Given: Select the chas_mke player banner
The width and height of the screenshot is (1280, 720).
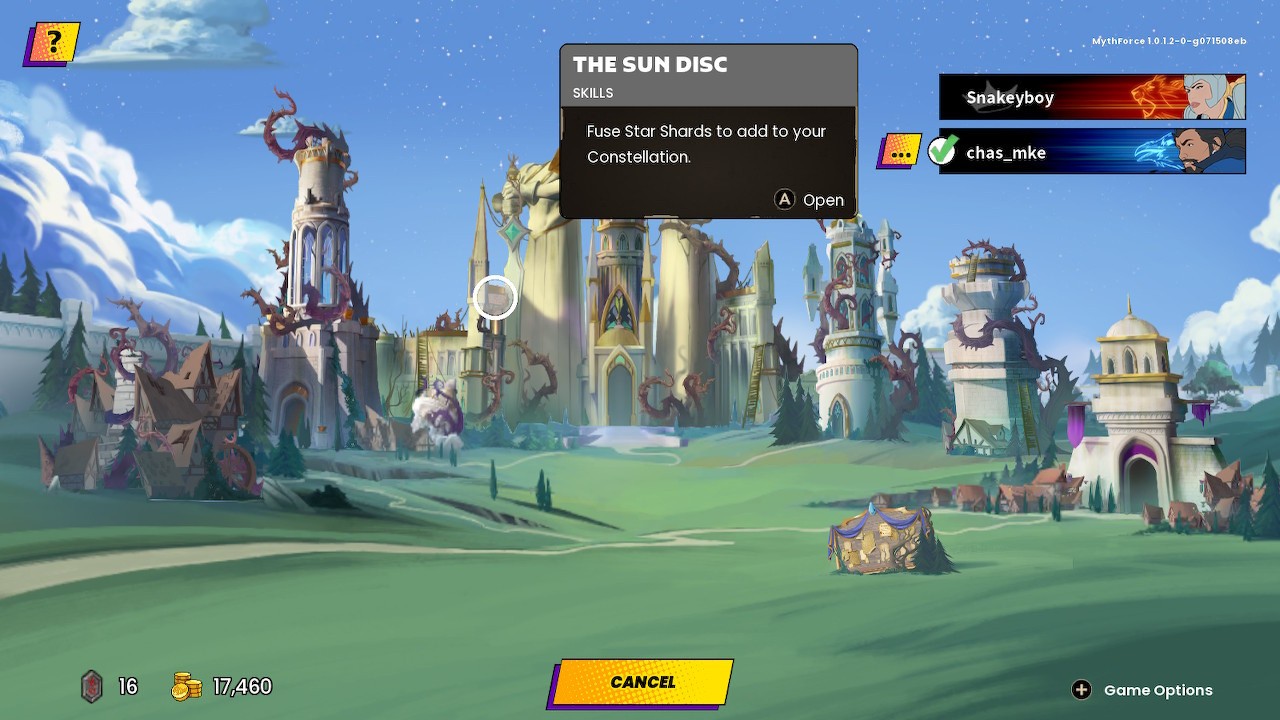Looking at the screenshot, I should coord(1091,152).
